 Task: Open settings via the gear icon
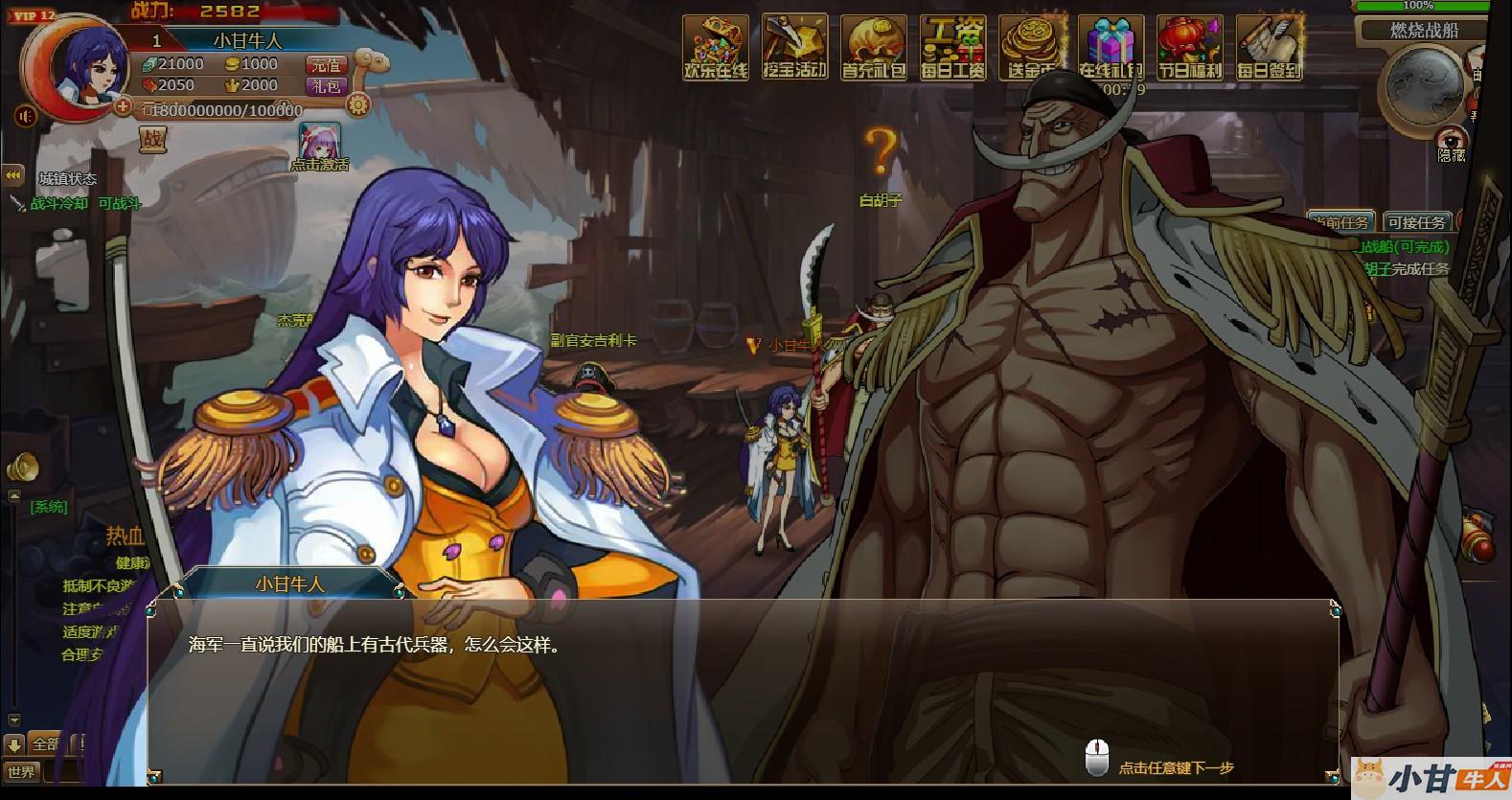[358, 104]
